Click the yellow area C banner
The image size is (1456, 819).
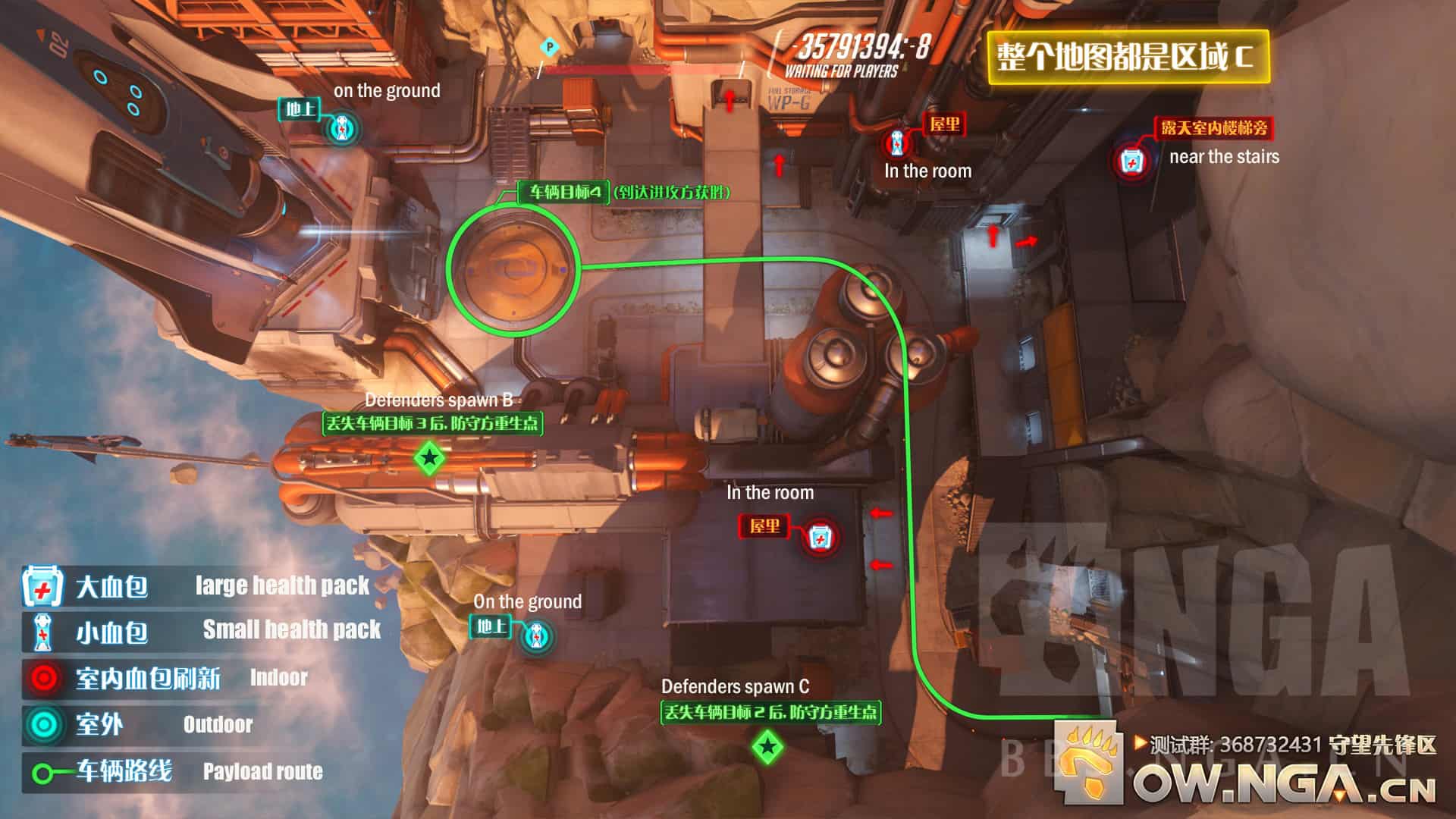[1128, 57]
